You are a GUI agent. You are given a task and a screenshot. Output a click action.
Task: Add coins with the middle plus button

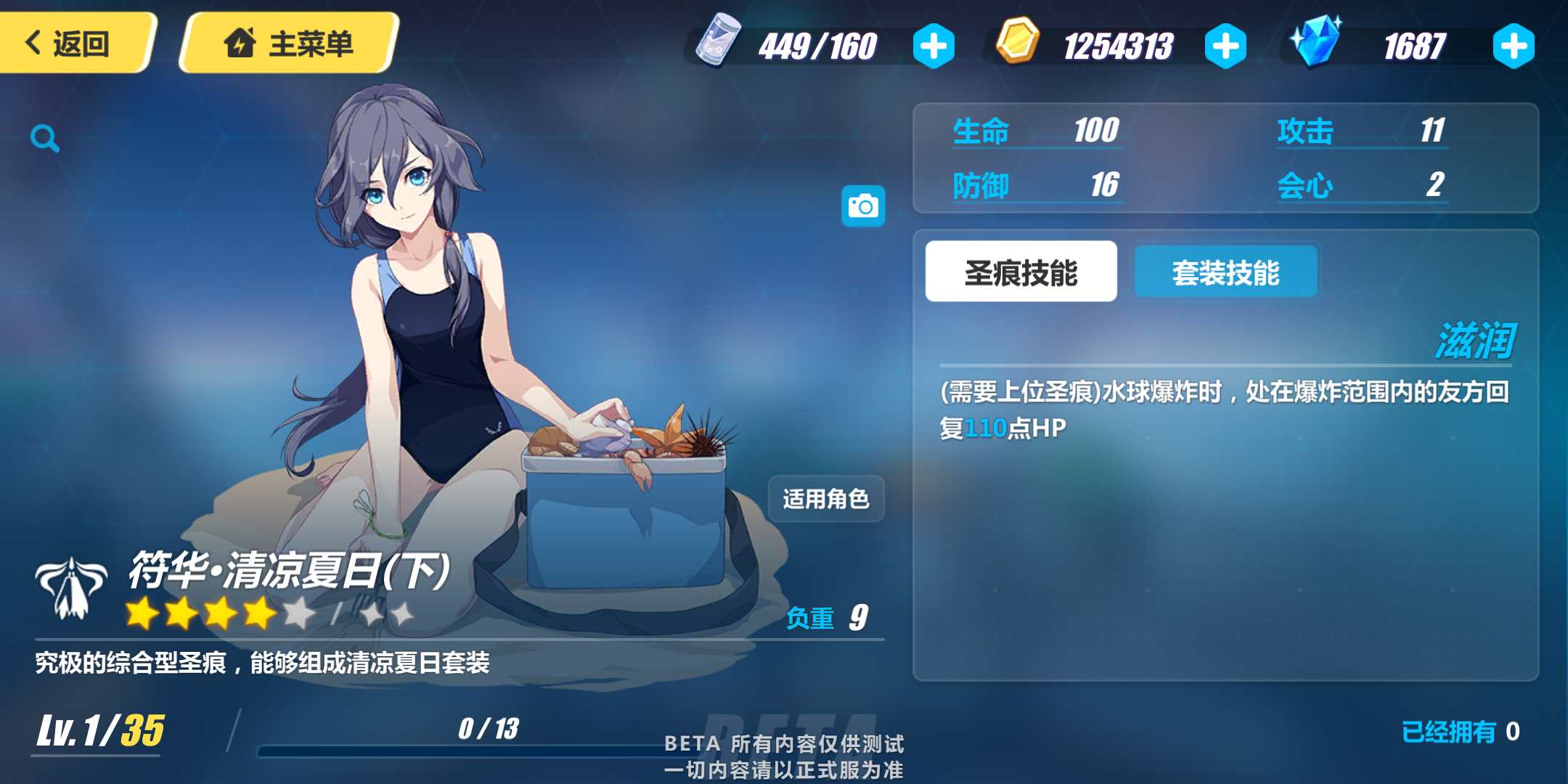tap(1225, 45)
